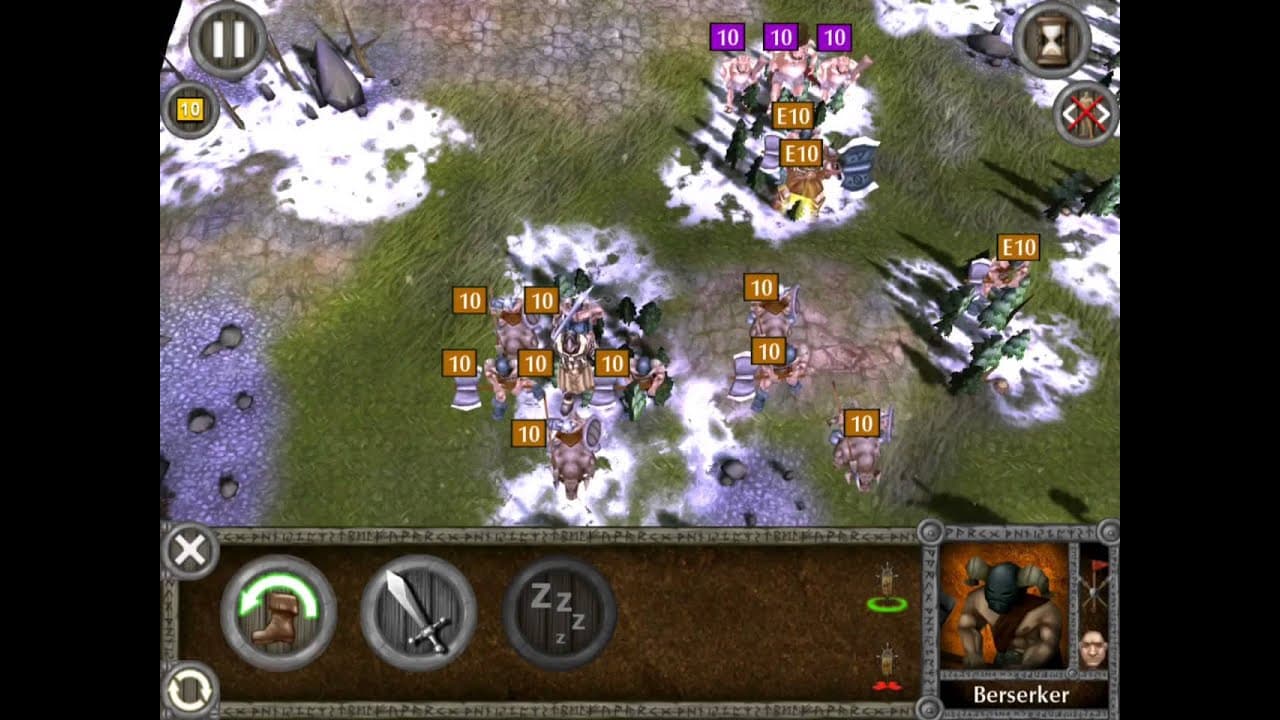Close the unit command panel
The width and height of the screenshot is (1280, 720).
point(190,550)
